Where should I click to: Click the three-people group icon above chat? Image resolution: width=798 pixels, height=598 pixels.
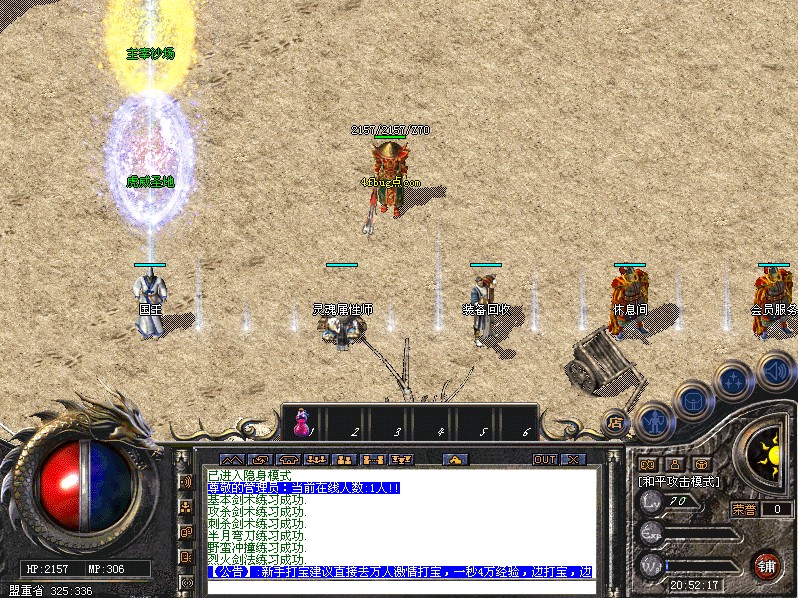click(x=316, y=460)
